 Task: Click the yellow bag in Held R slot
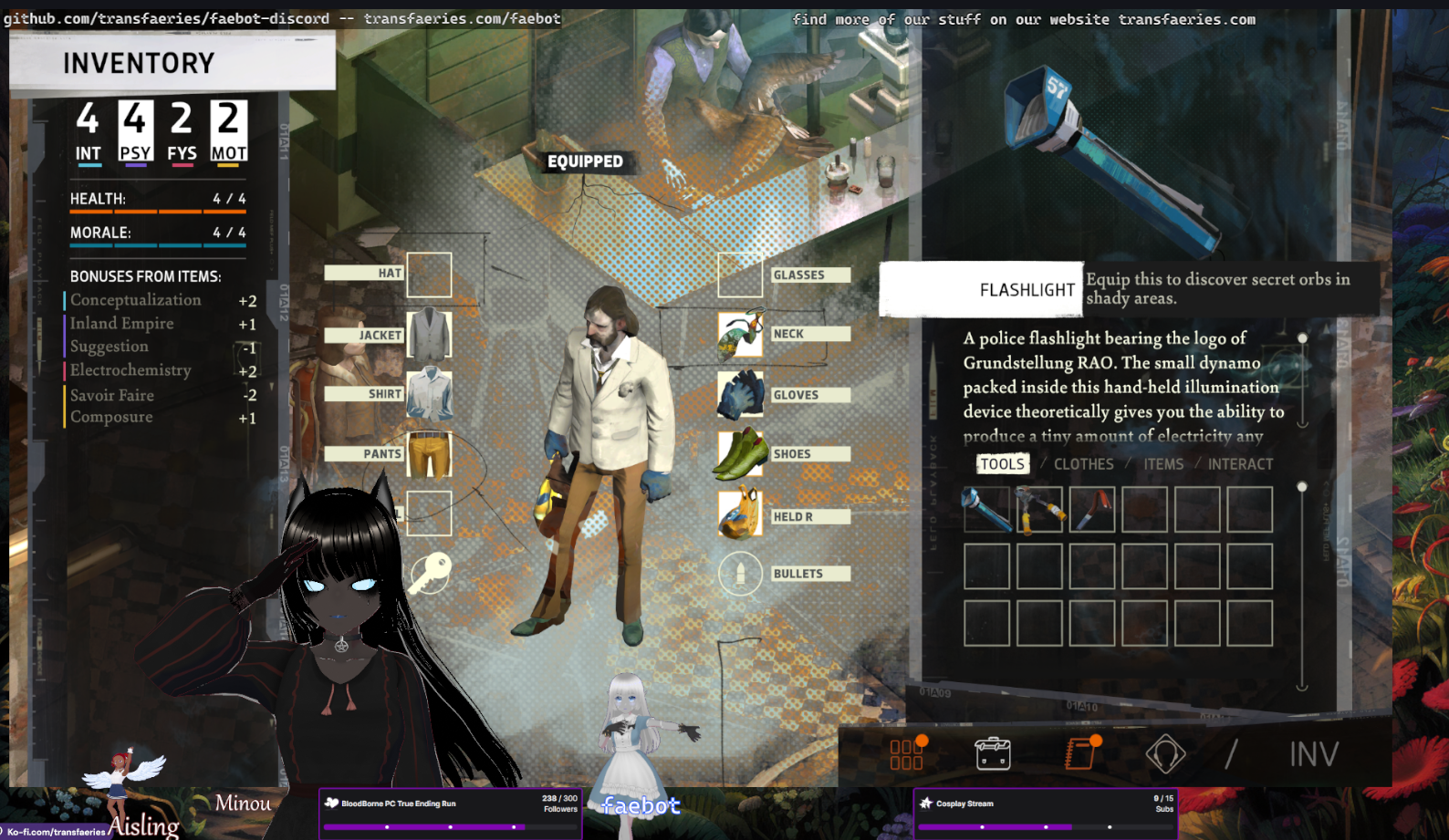(740, 515)
